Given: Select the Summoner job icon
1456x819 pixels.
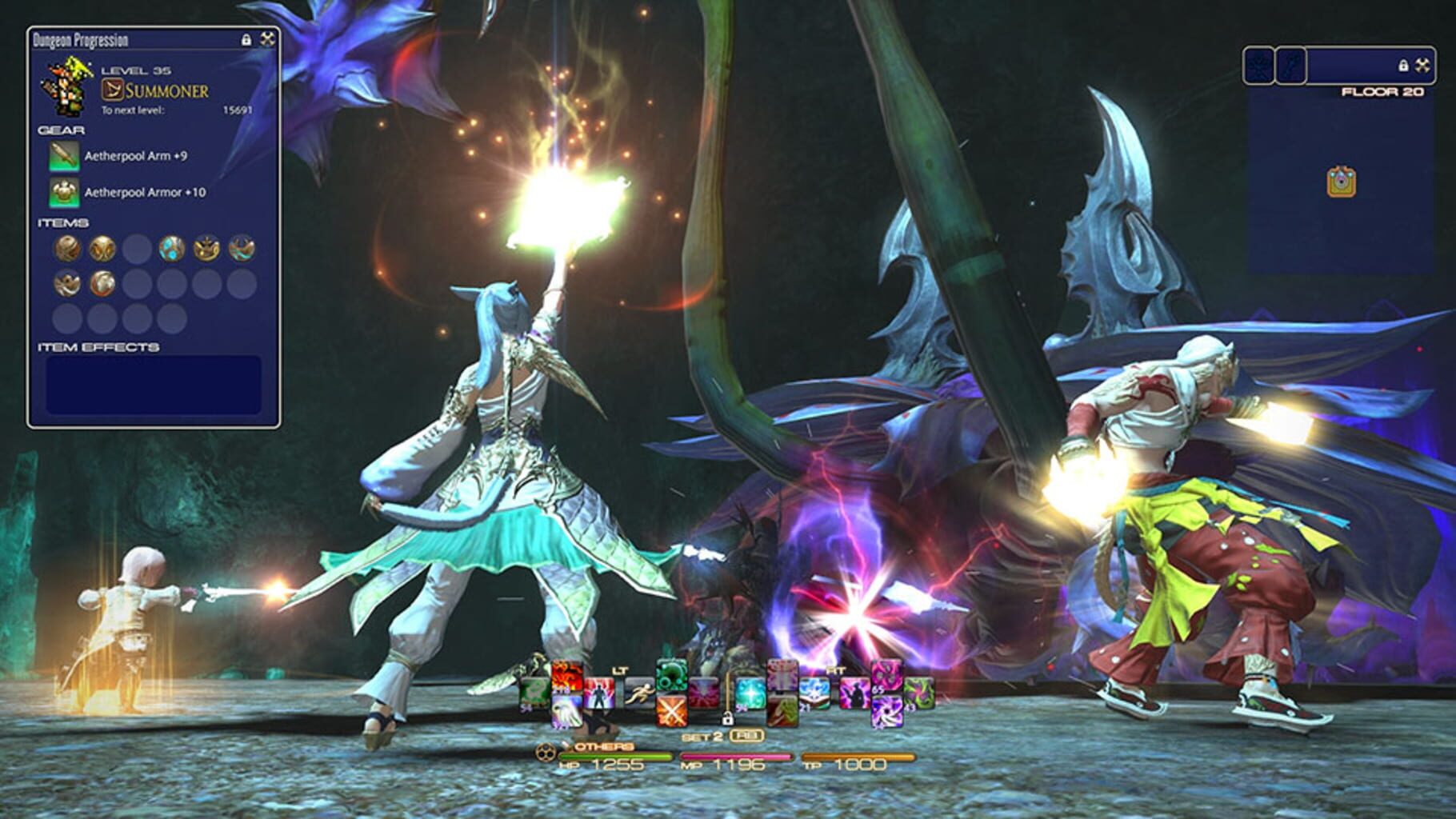Looking at the screenshot, I should (x=112, y=90).
